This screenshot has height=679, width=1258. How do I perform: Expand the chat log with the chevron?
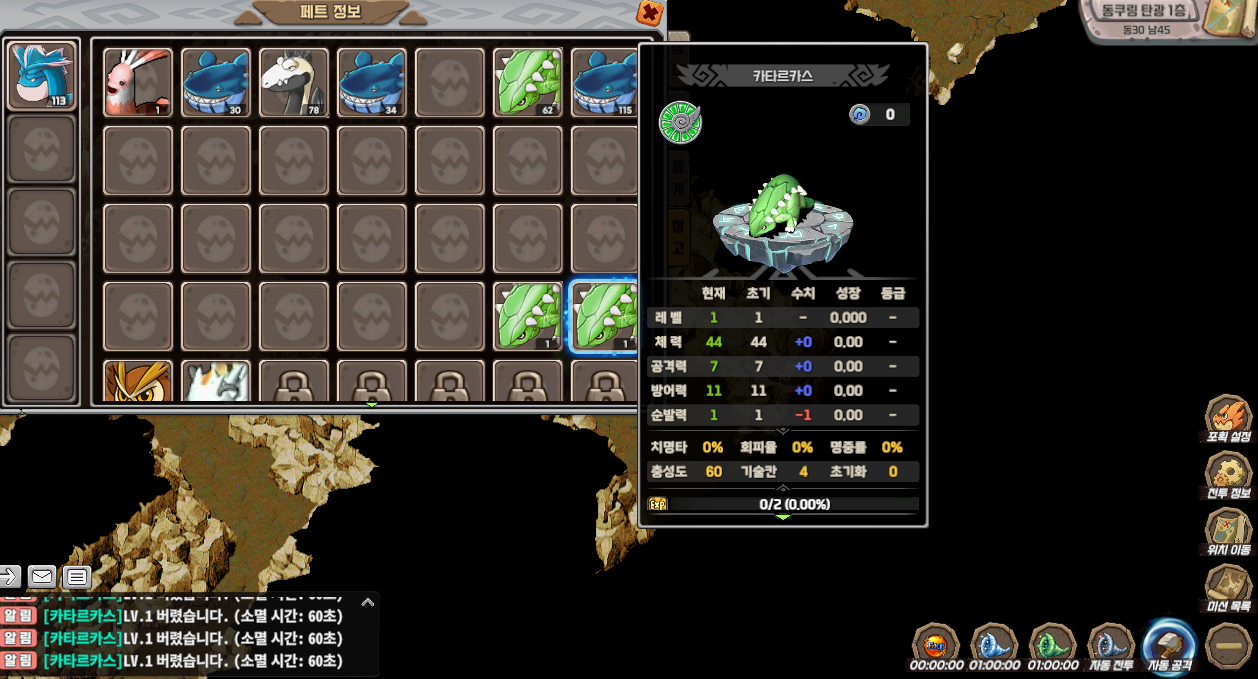point(368,602)
